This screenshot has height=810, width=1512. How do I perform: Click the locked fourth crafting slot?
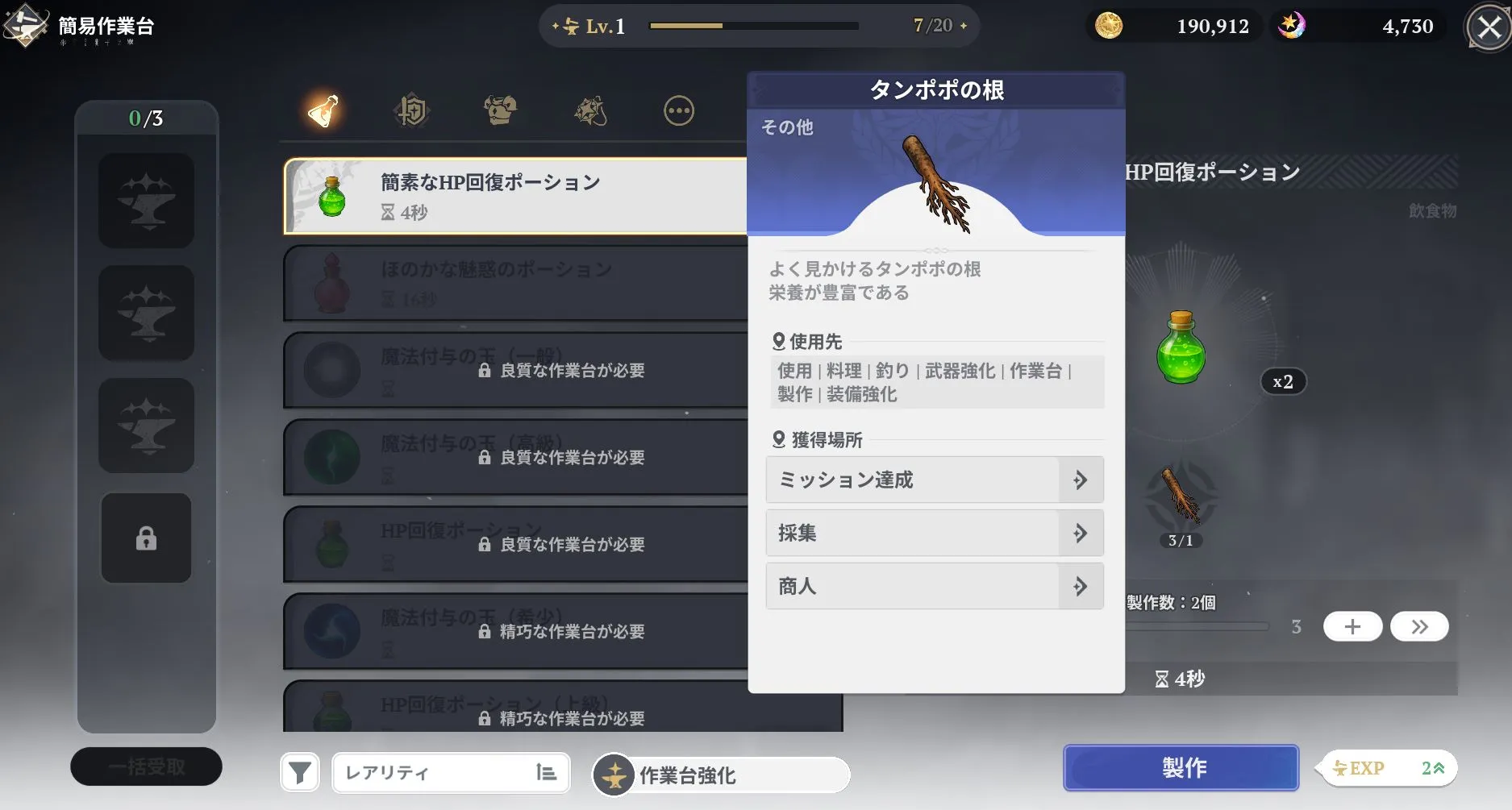tap(145, 537)
